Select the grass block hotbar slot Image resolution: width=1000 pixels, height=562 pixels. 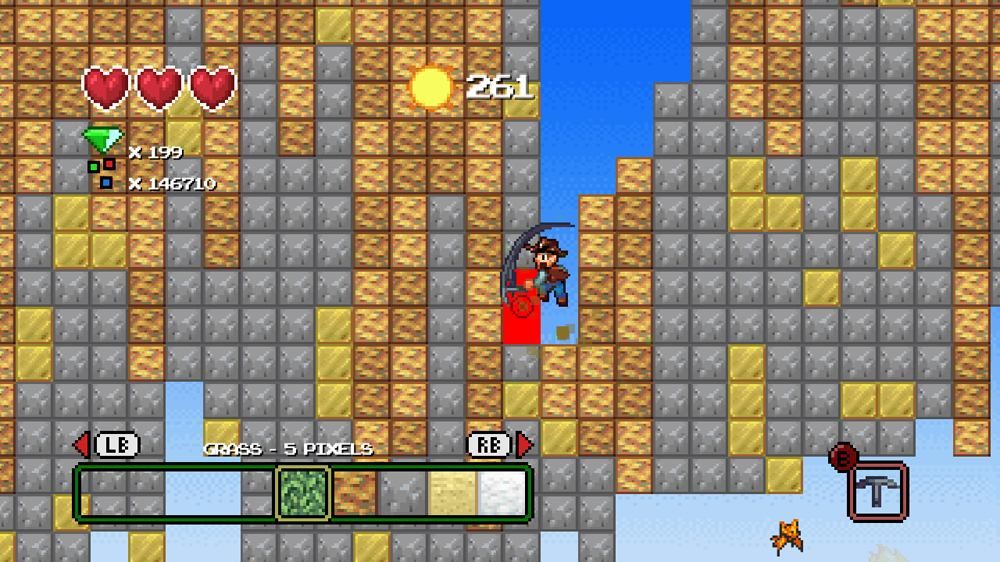[301, 493]
